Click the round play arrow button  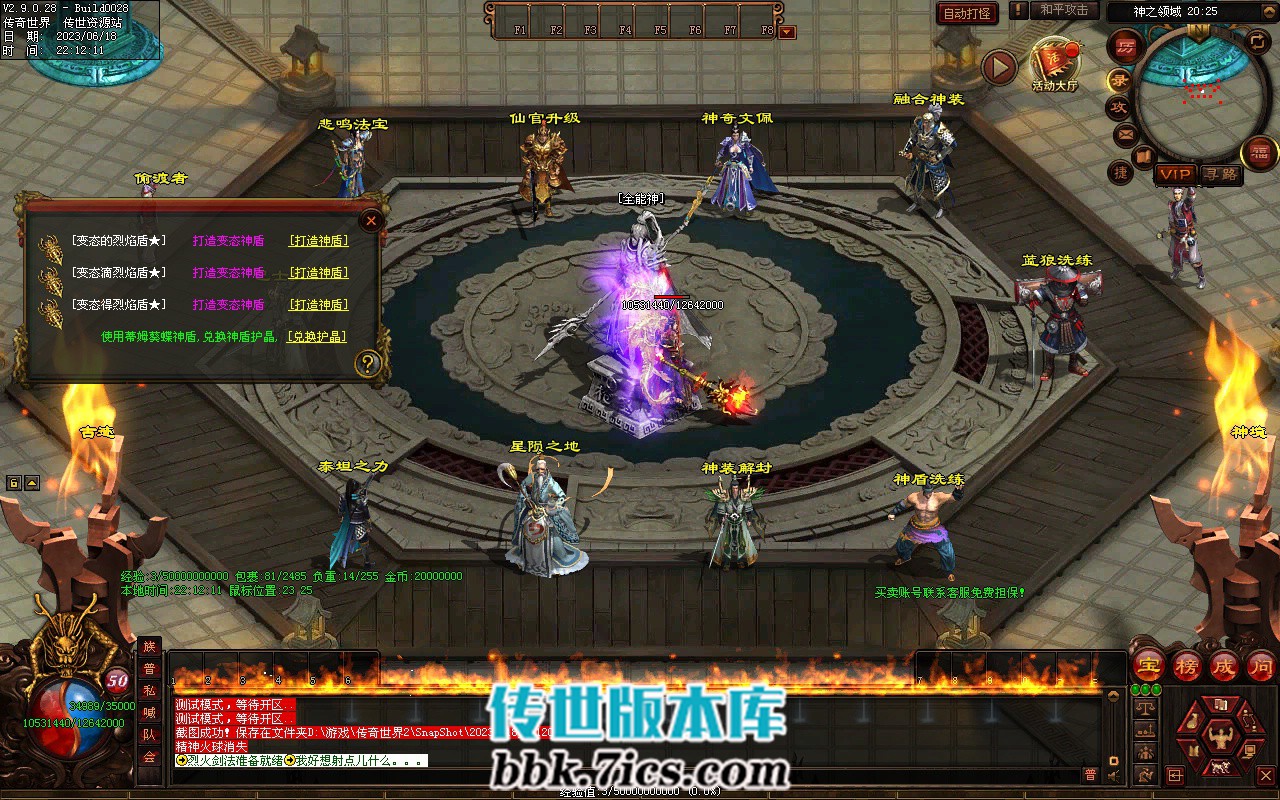[x=998, y=68]
